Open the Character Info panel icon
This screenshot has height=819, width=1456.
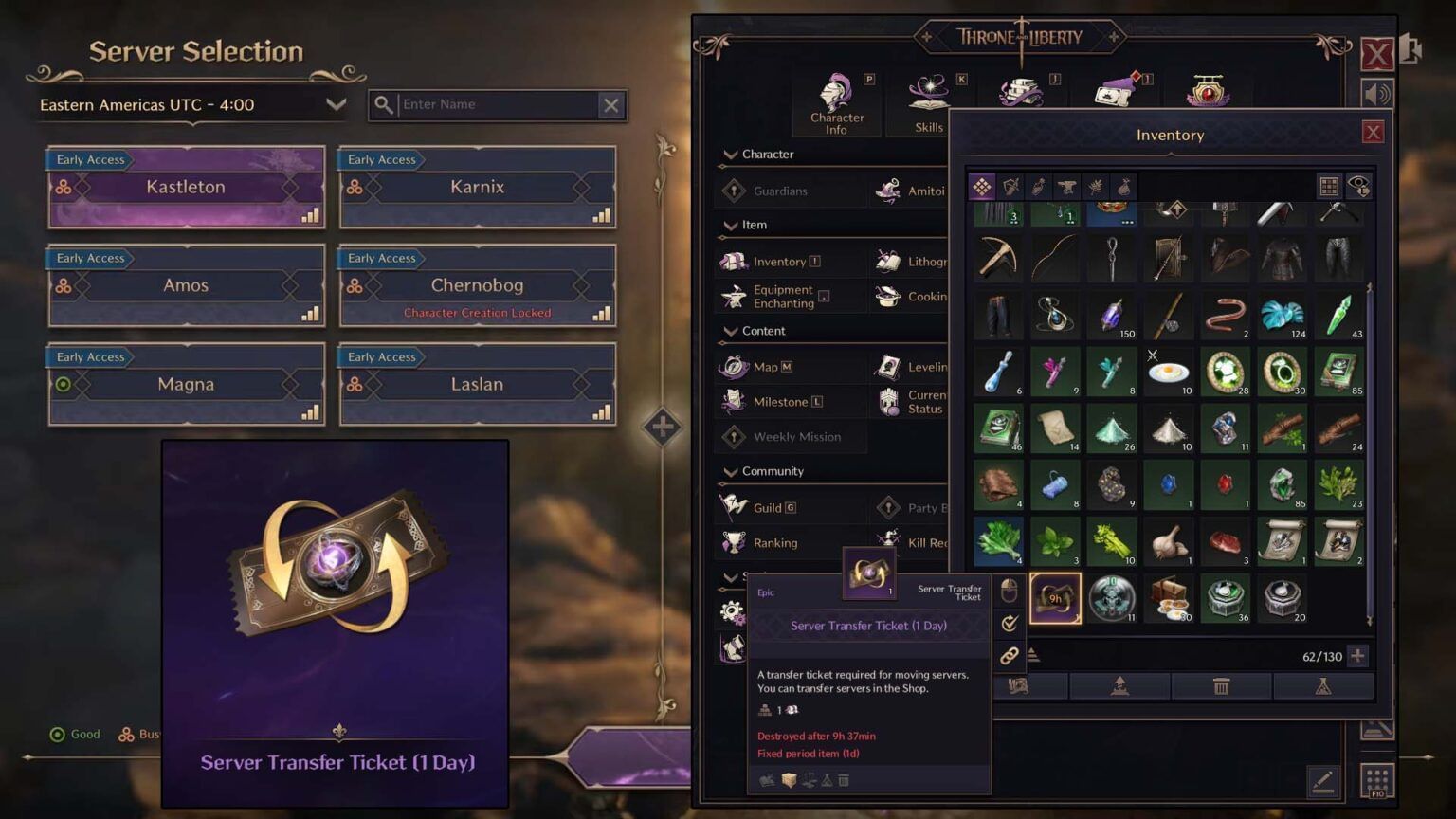click(835, 95)
